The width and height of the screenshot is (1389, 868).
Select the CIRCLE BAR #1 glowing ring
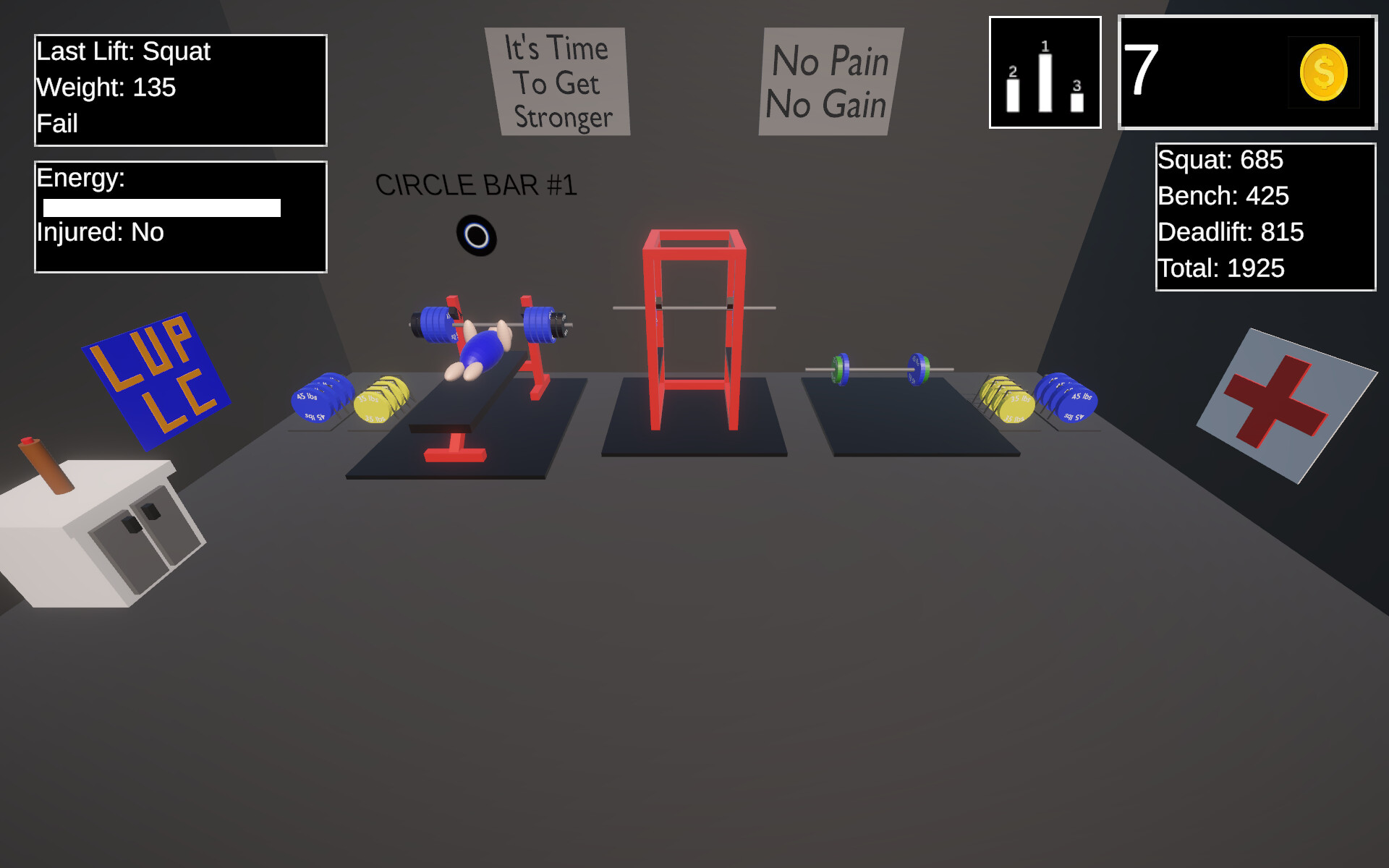click(x=477, y=234)
